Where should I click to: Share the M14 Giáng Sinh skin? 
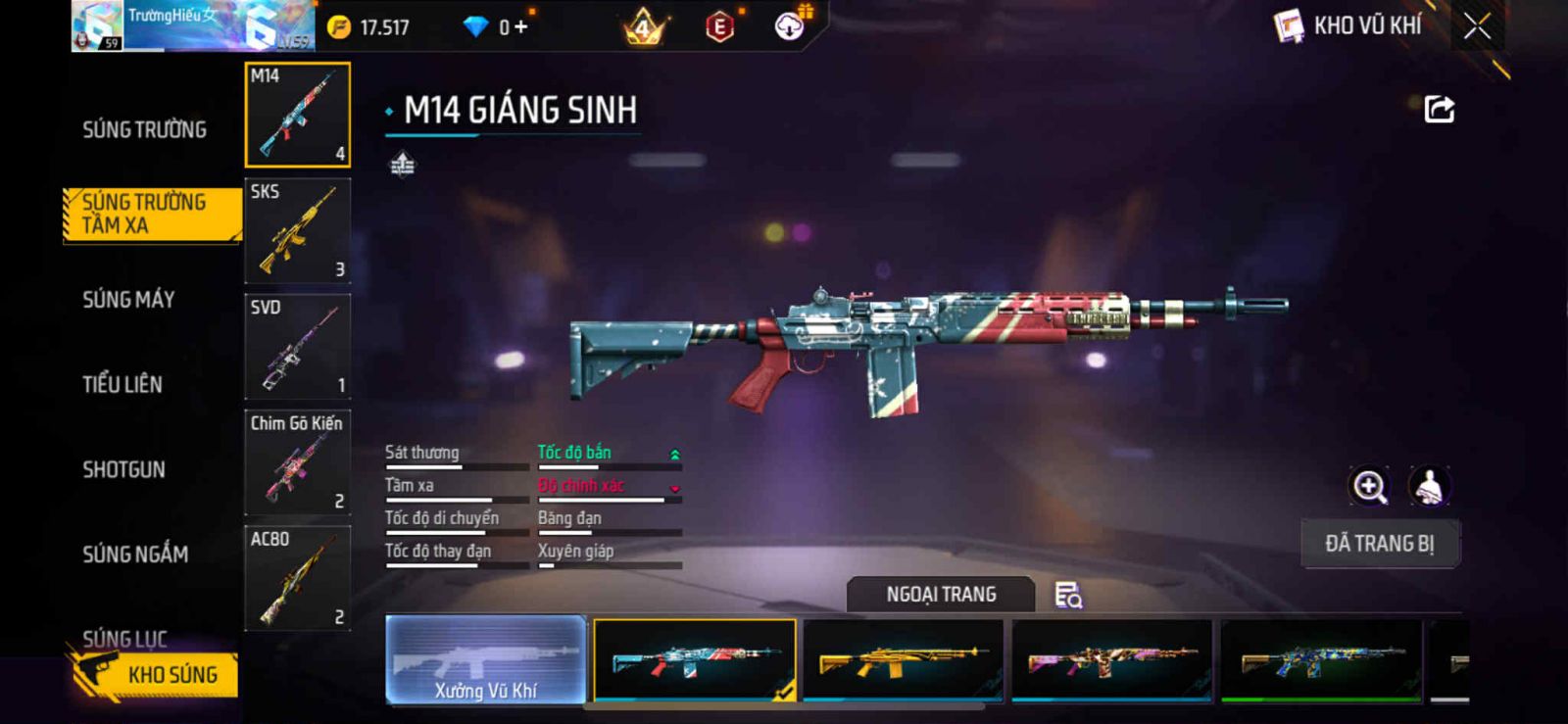(1439, 109)
